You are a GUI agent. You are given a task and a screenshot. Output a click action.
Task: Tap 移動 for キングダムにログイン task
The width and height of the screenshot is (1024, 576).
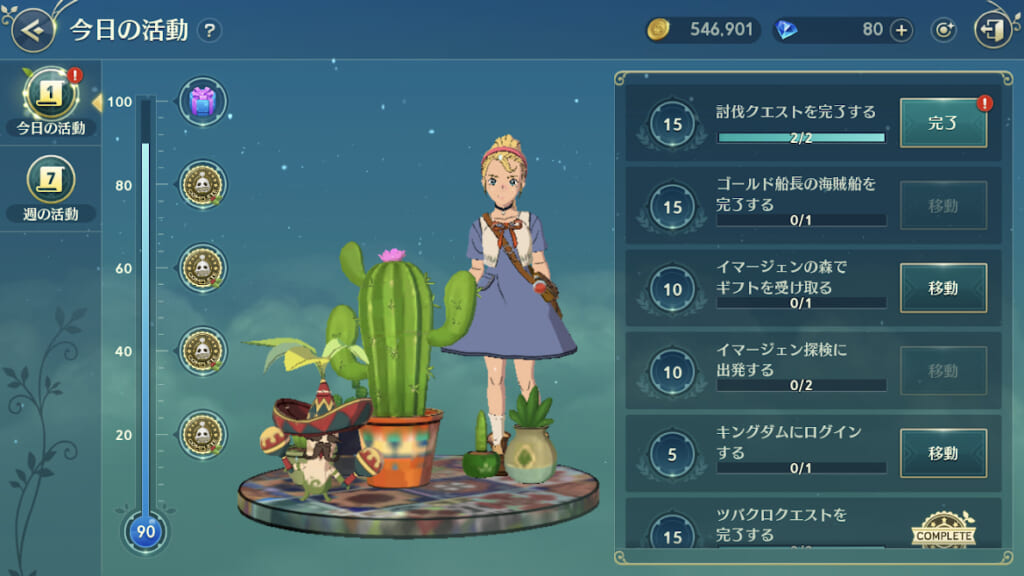(x=943, y=453)
